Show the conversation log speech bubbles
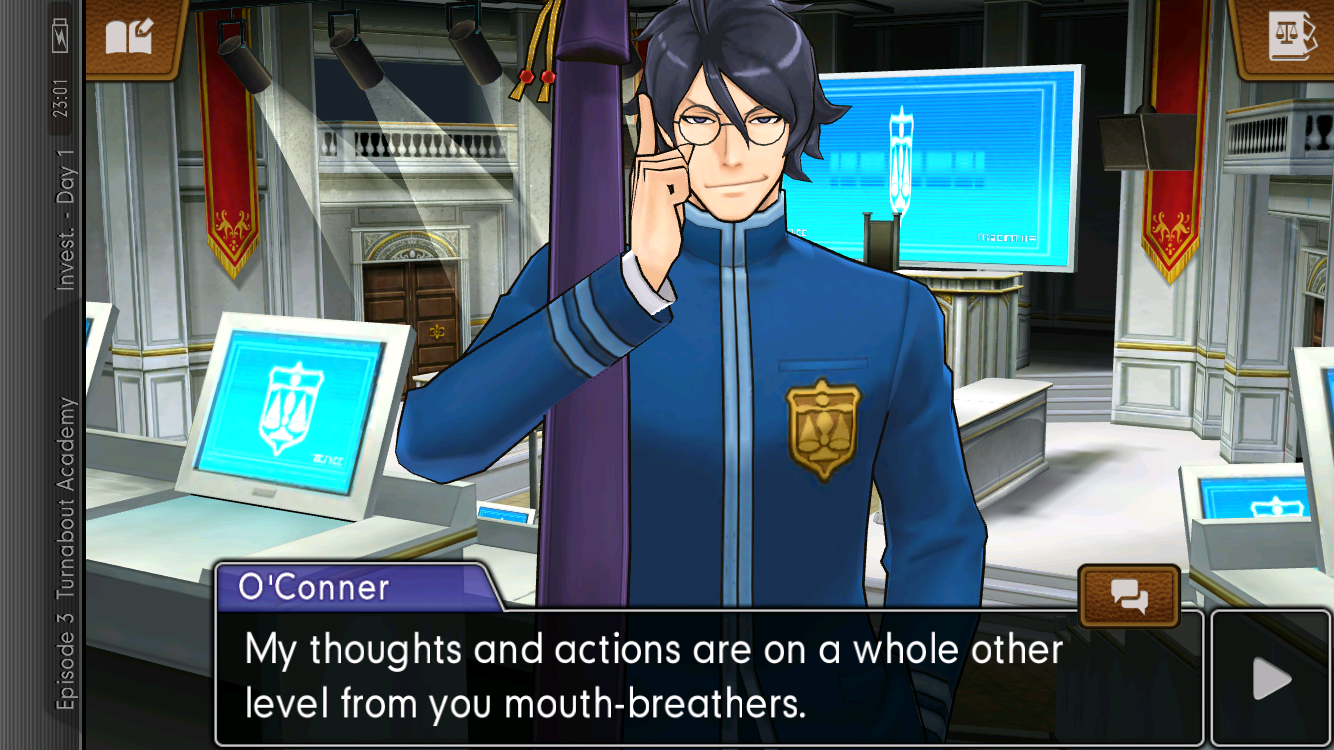 (x=1129, y=597)
